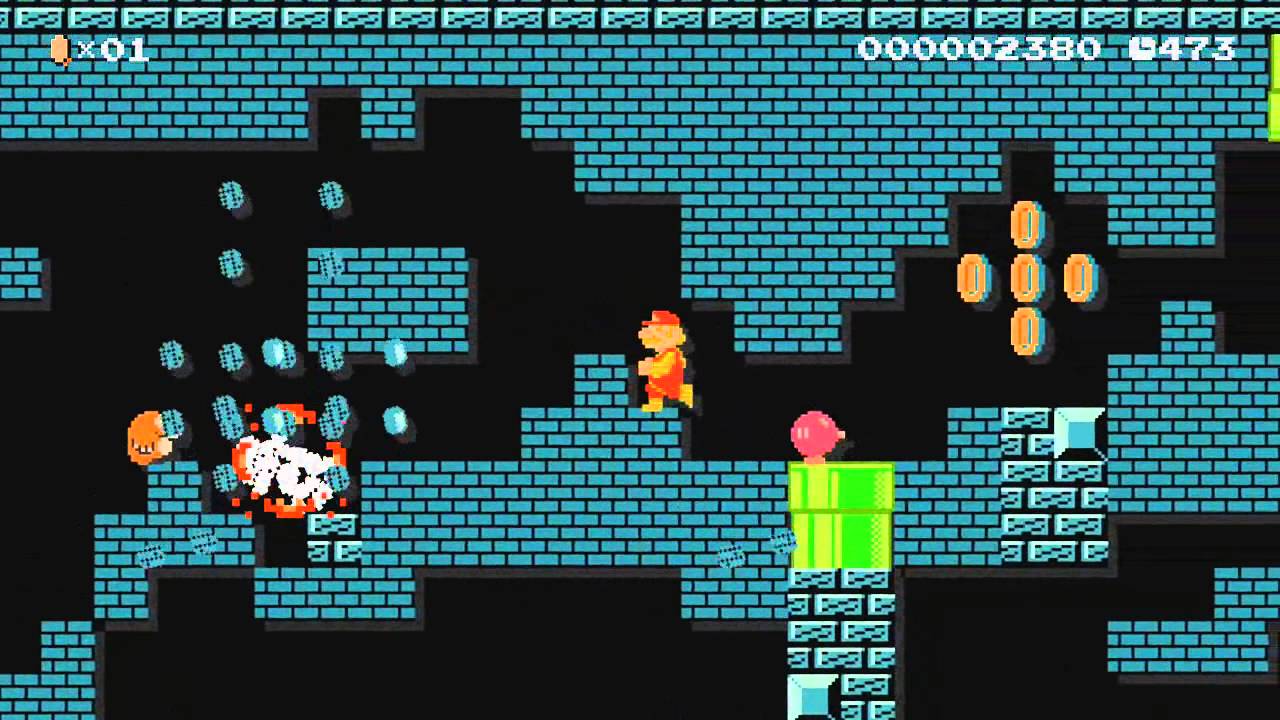Select the Goomba on the left ledge

(152, 435)
